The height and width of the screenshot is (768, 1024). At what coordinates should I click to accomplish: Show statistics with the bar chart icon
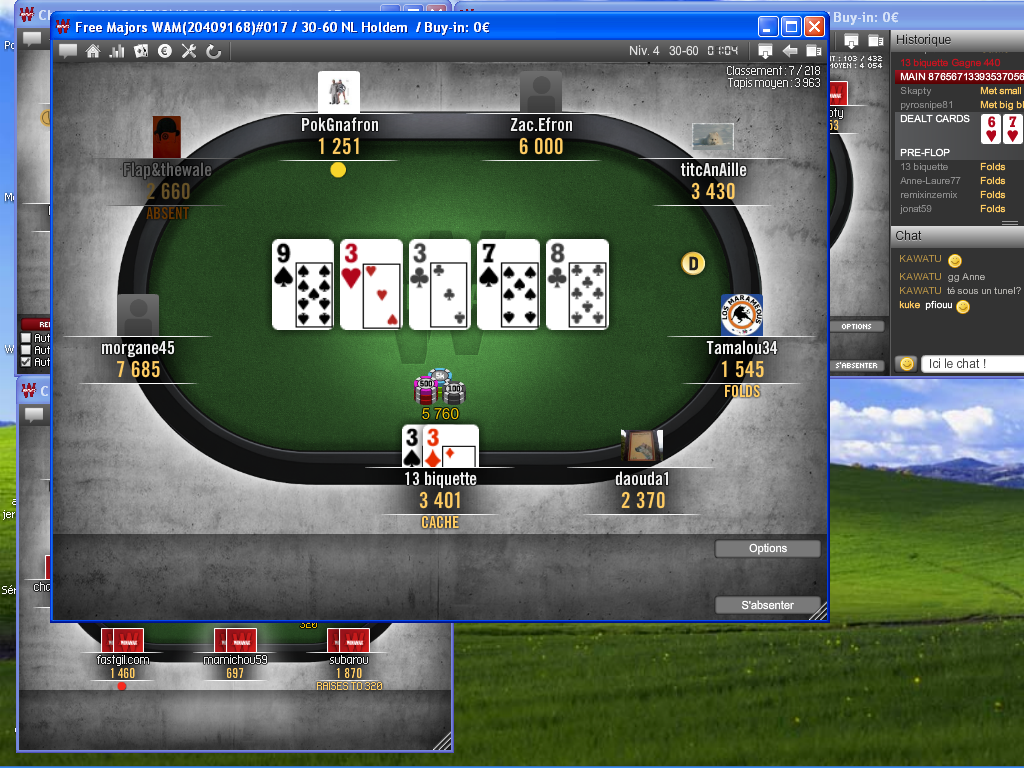[x=117, y=51]
